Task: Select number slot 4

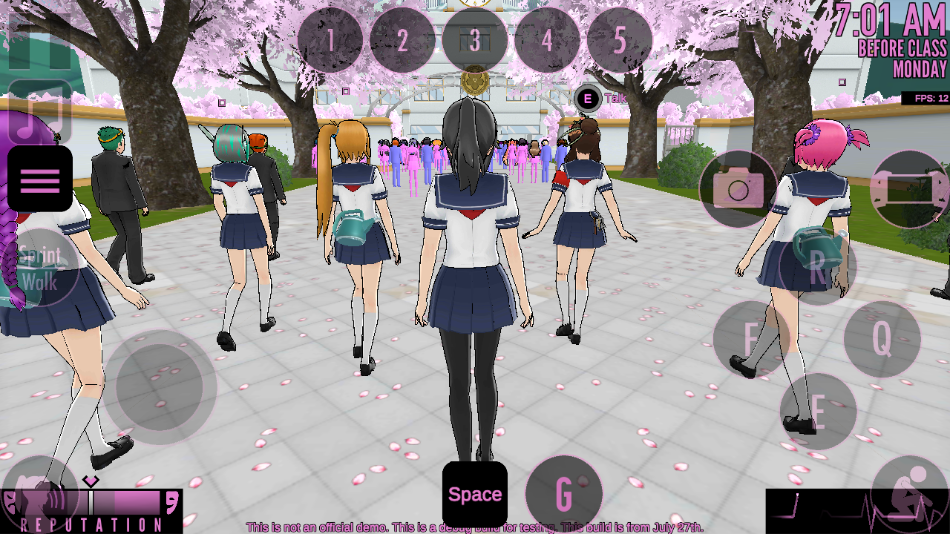Action: coord(547,41)
